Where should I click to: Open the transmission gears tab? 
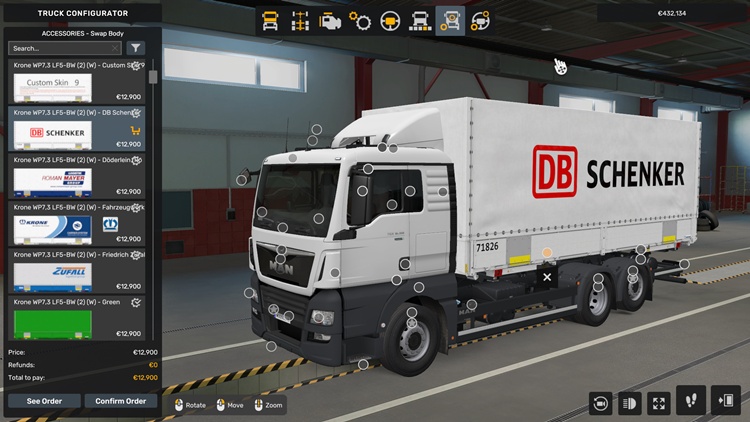click(x=360, y=20)
